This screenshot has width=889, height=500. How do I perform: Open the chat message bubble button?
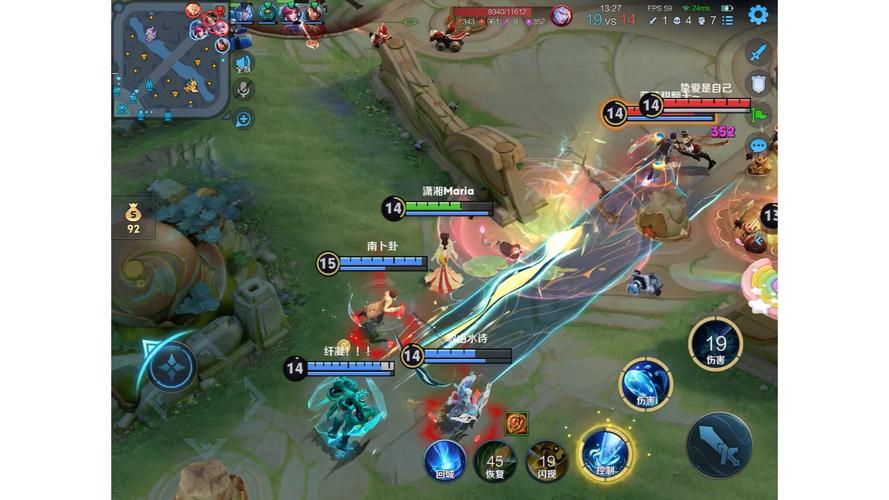pyautogui.click(x=758, y=146)
